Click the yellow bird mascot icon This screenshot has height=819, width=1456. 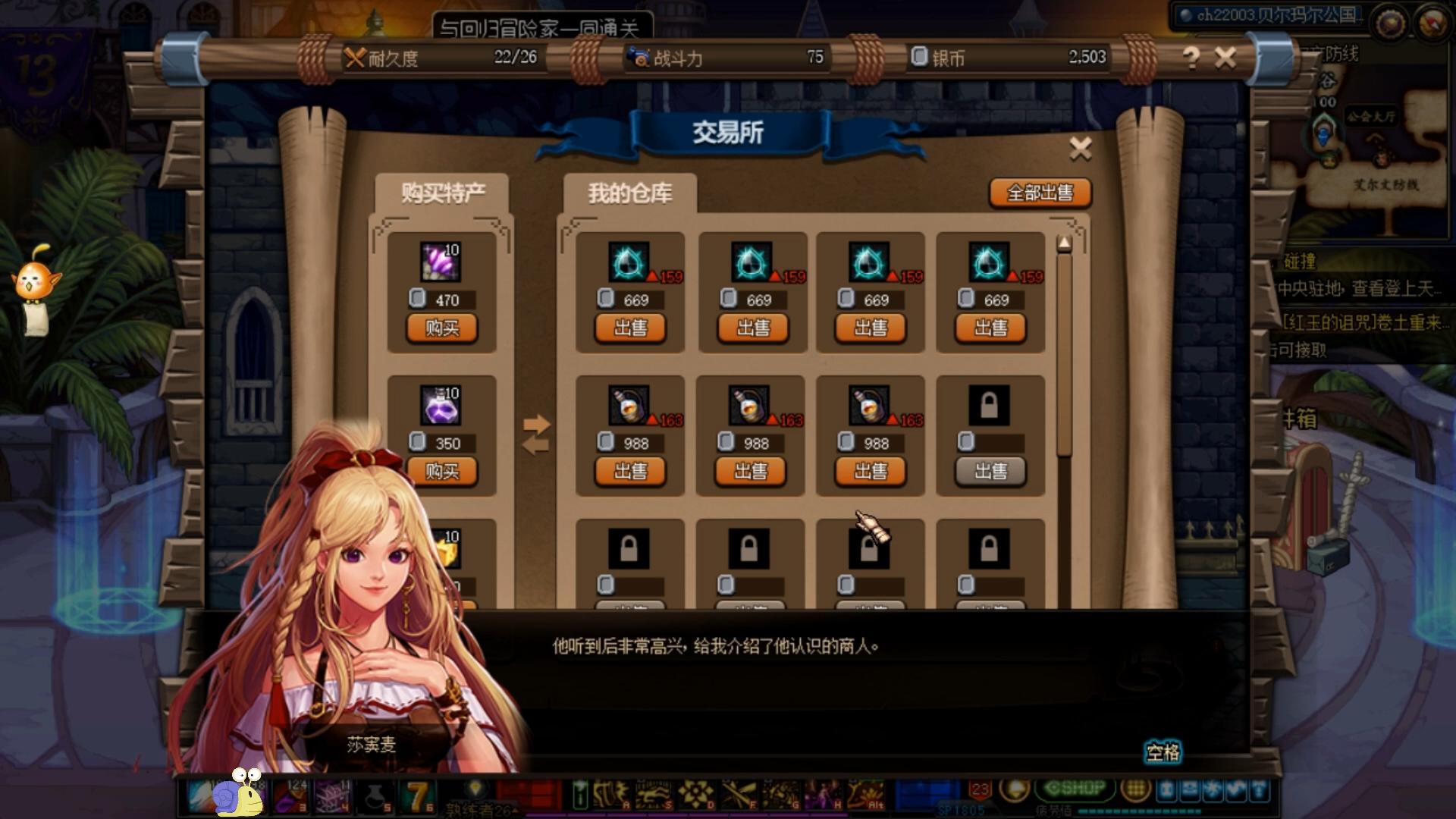tap(35, 279)
